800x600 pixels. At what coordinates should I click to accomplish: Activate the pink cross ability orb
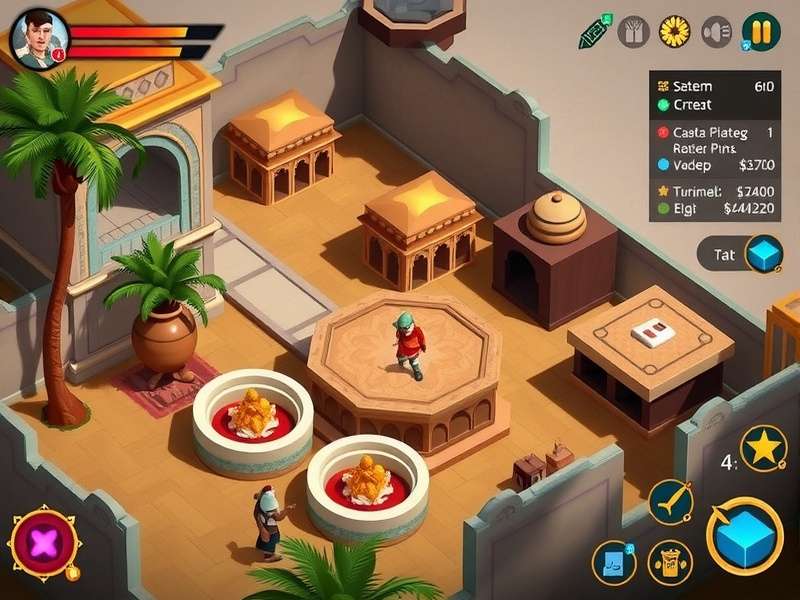point(43,543)
